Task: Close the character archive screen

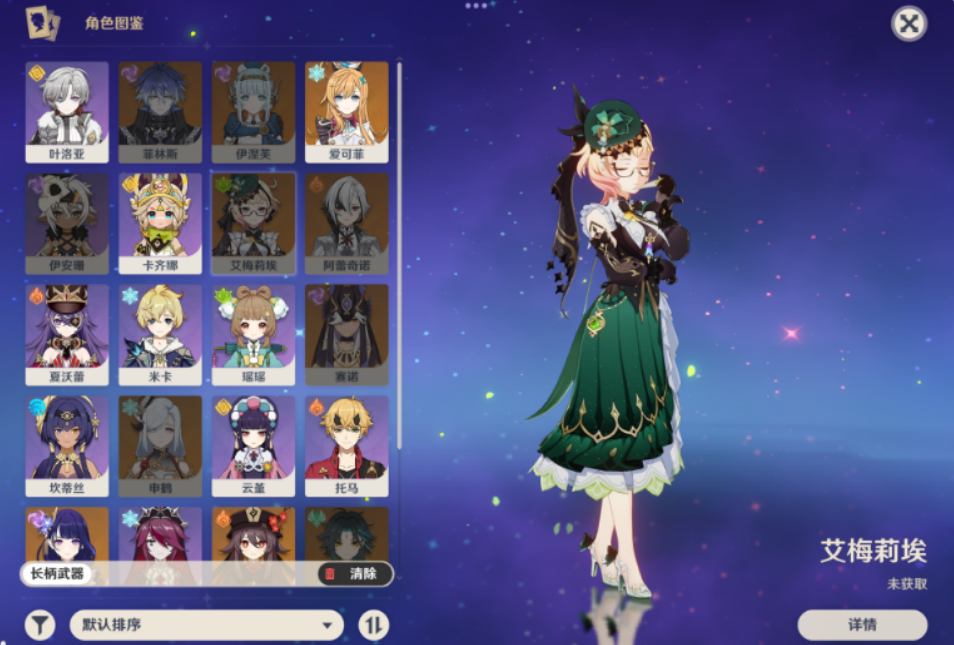Action: pos(908,23)
